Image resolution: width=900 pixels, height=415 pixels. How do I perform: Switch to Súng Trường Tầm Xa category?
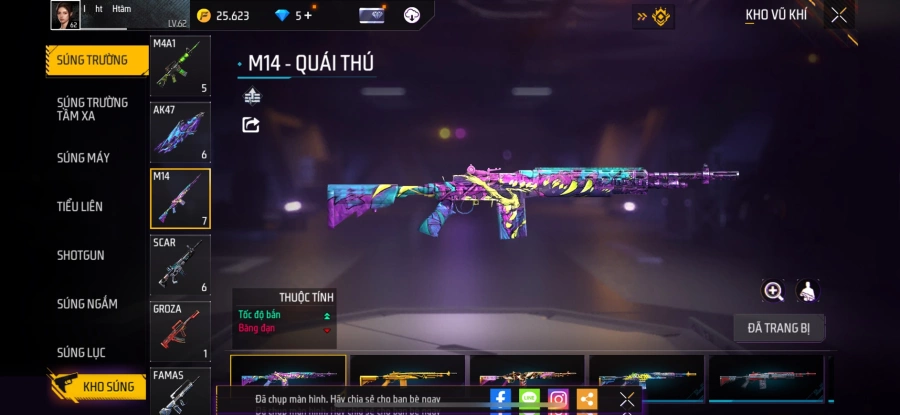pos(93,109)
